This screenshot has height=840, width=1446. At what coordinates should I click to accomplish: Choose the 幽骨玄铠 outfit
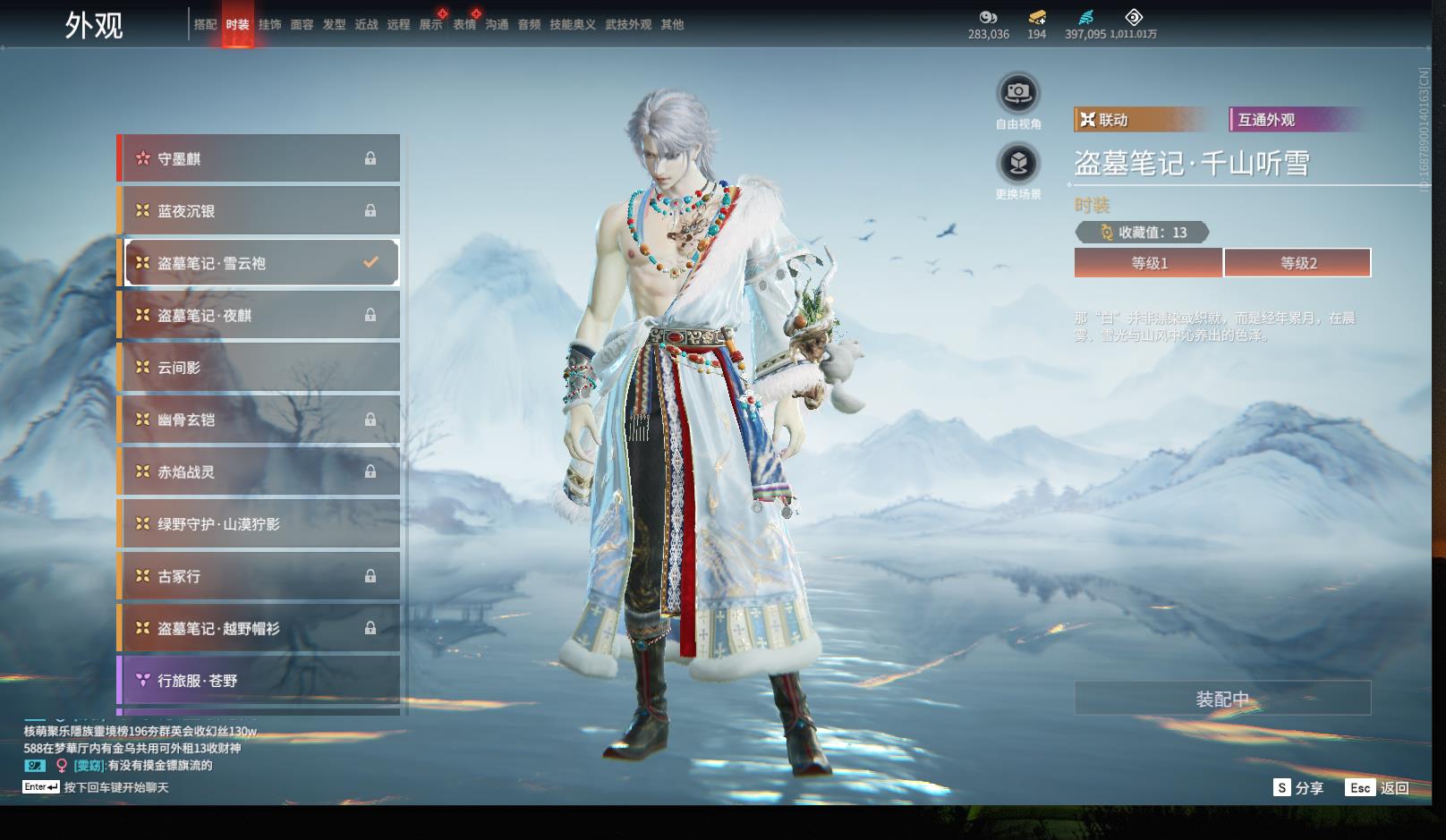pyautogui.click(x=259, y=420)
